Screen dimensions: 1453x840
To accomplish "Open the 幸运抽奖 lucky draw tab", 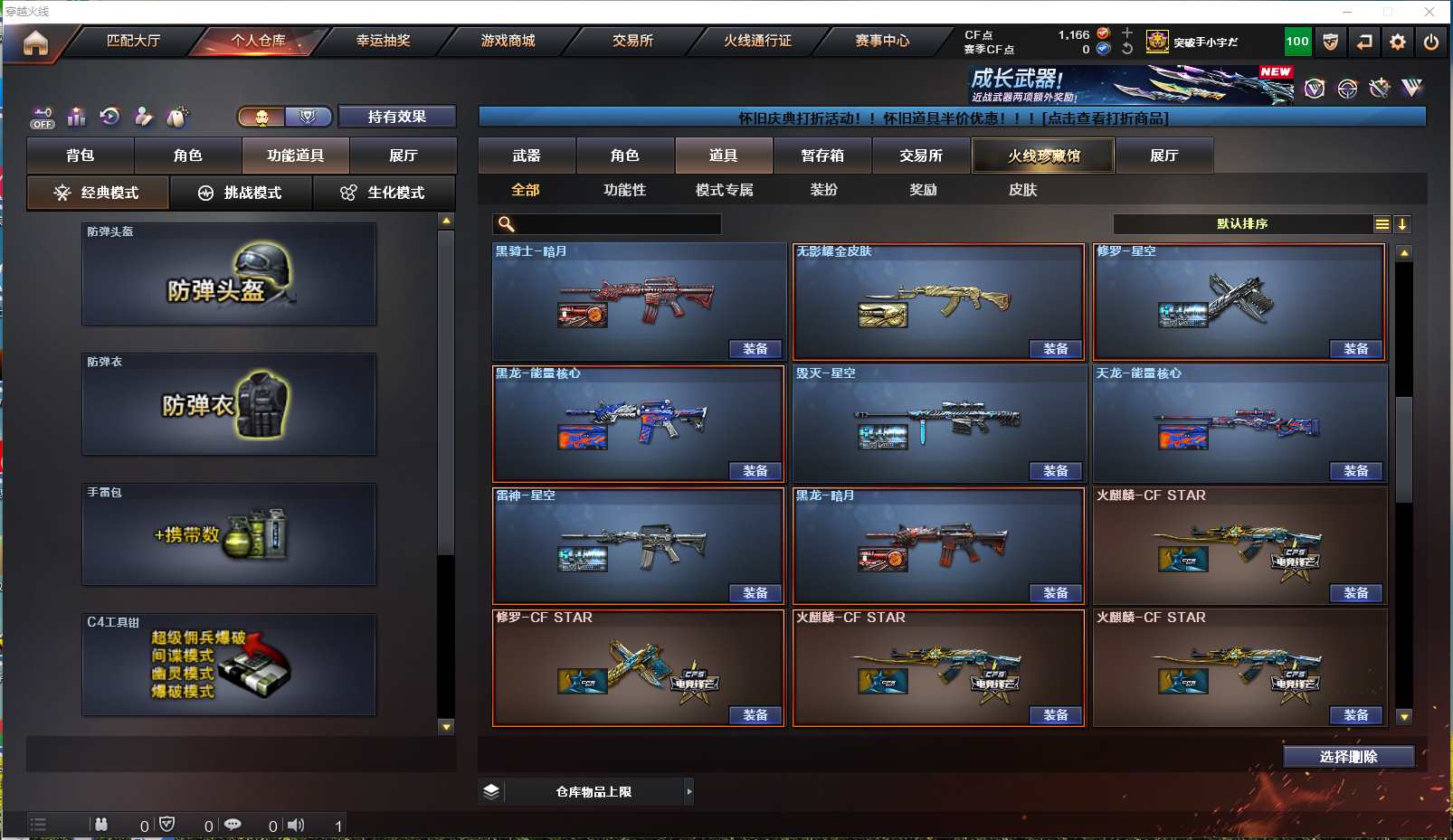I will point(383,41).
